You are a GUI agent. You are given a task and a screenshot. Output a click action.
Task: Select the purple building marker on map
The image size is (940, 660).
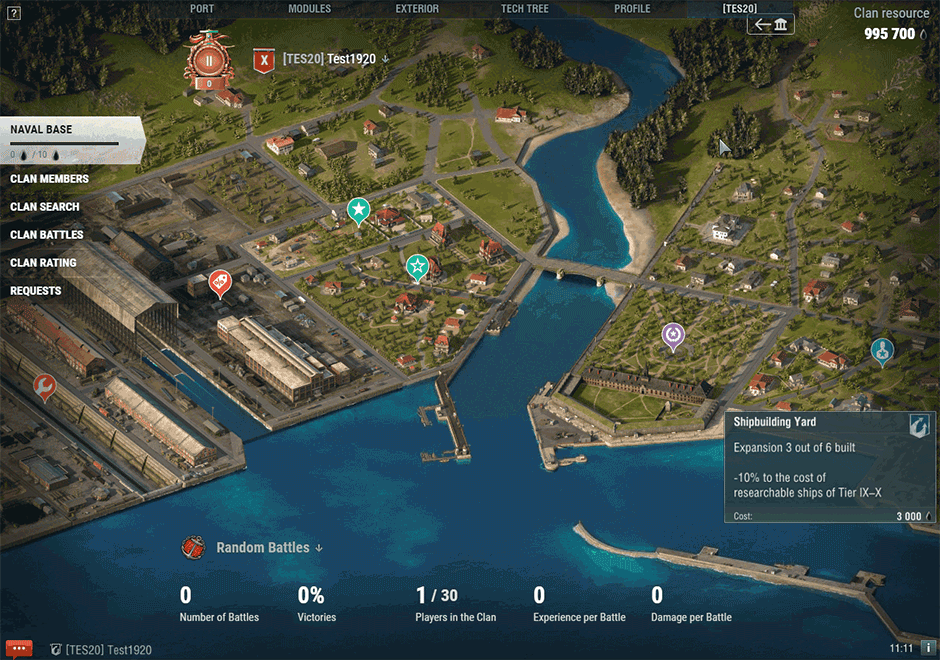click(x=674, y=334)
